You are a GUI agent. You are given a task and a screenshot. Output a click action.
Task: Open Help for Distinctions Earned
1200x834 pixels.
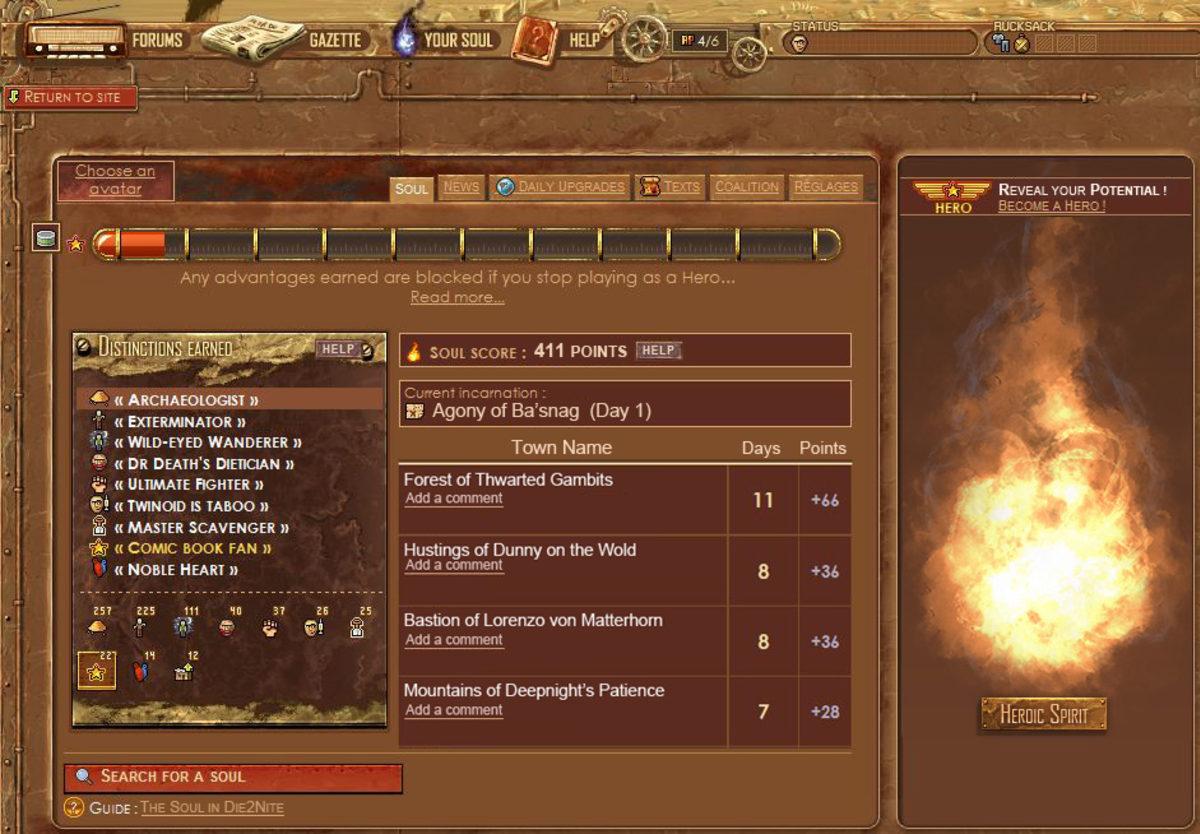point(338,349)
